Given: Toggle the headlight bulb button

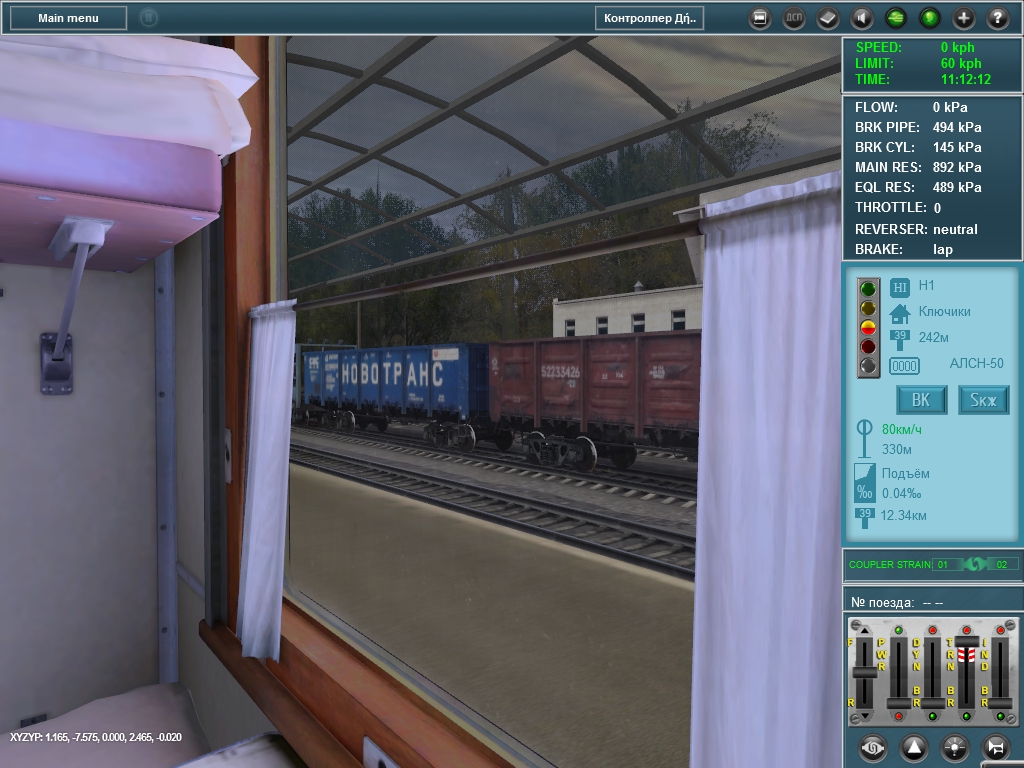Looking at the screenshot, I should point(955,747).
